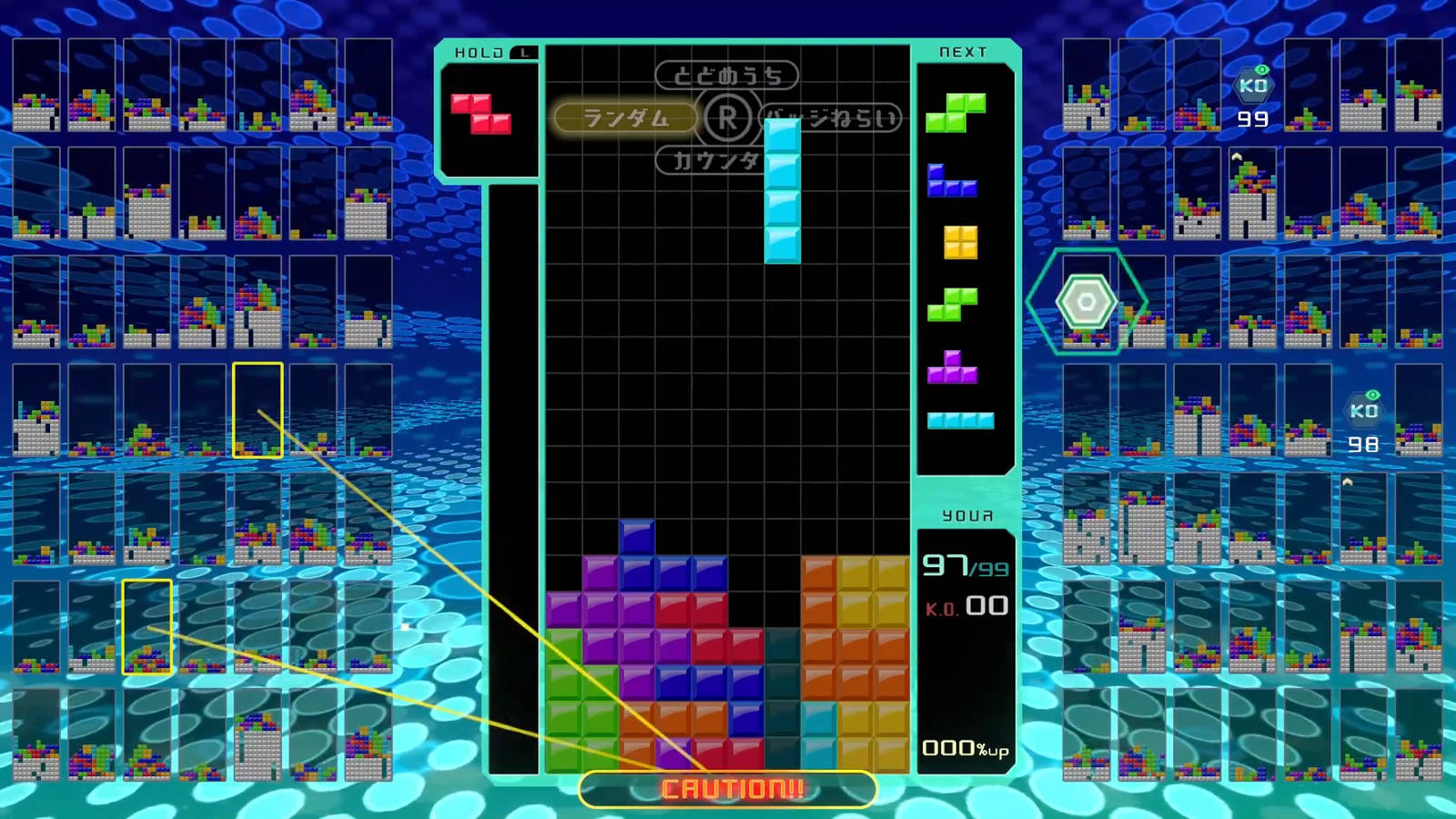Select the とどめうち targeting option
1456x819 pixels.
[726, 76]
